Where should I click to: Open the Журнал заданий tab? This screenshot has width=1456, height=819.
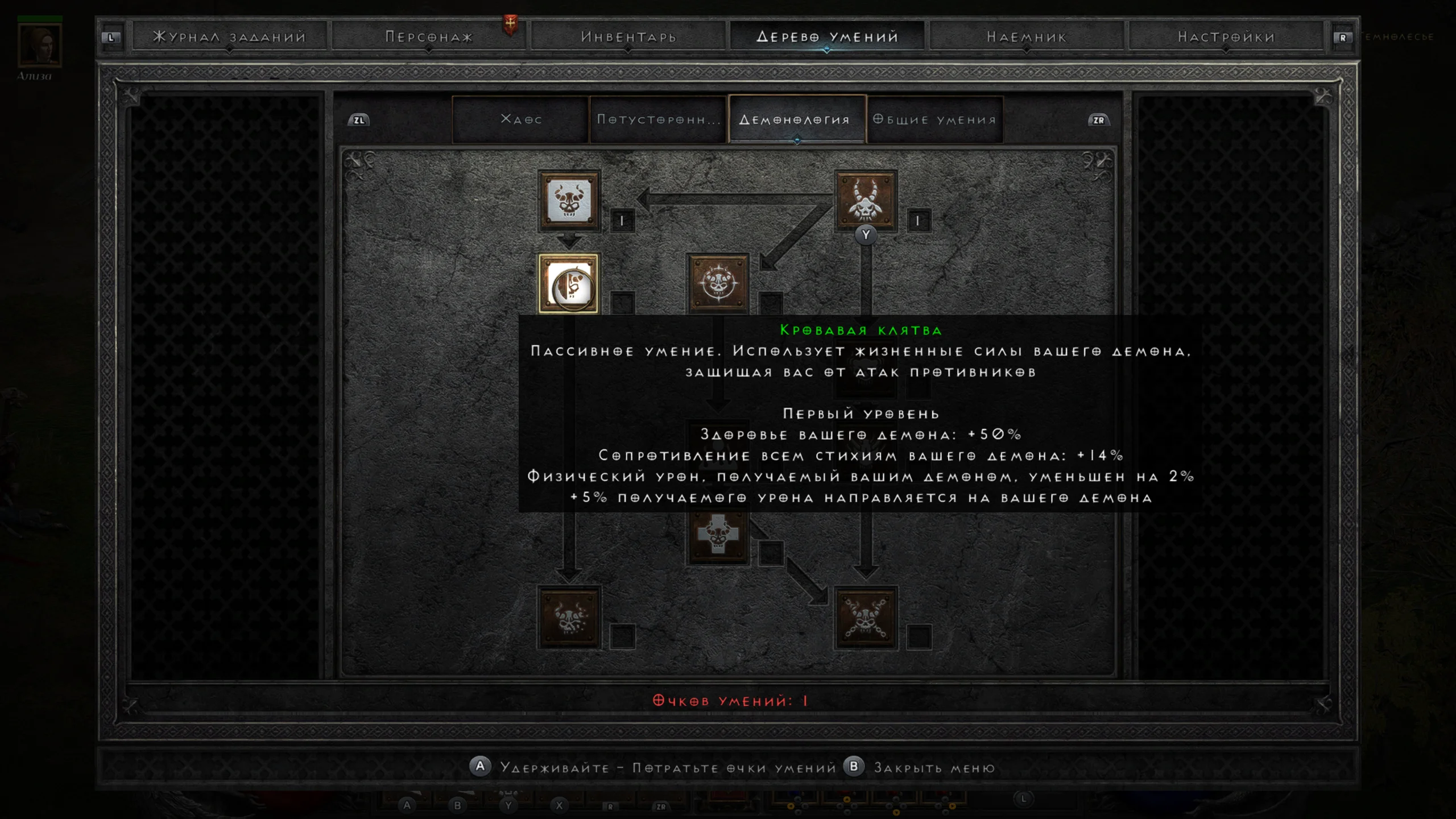click(229, 37)
